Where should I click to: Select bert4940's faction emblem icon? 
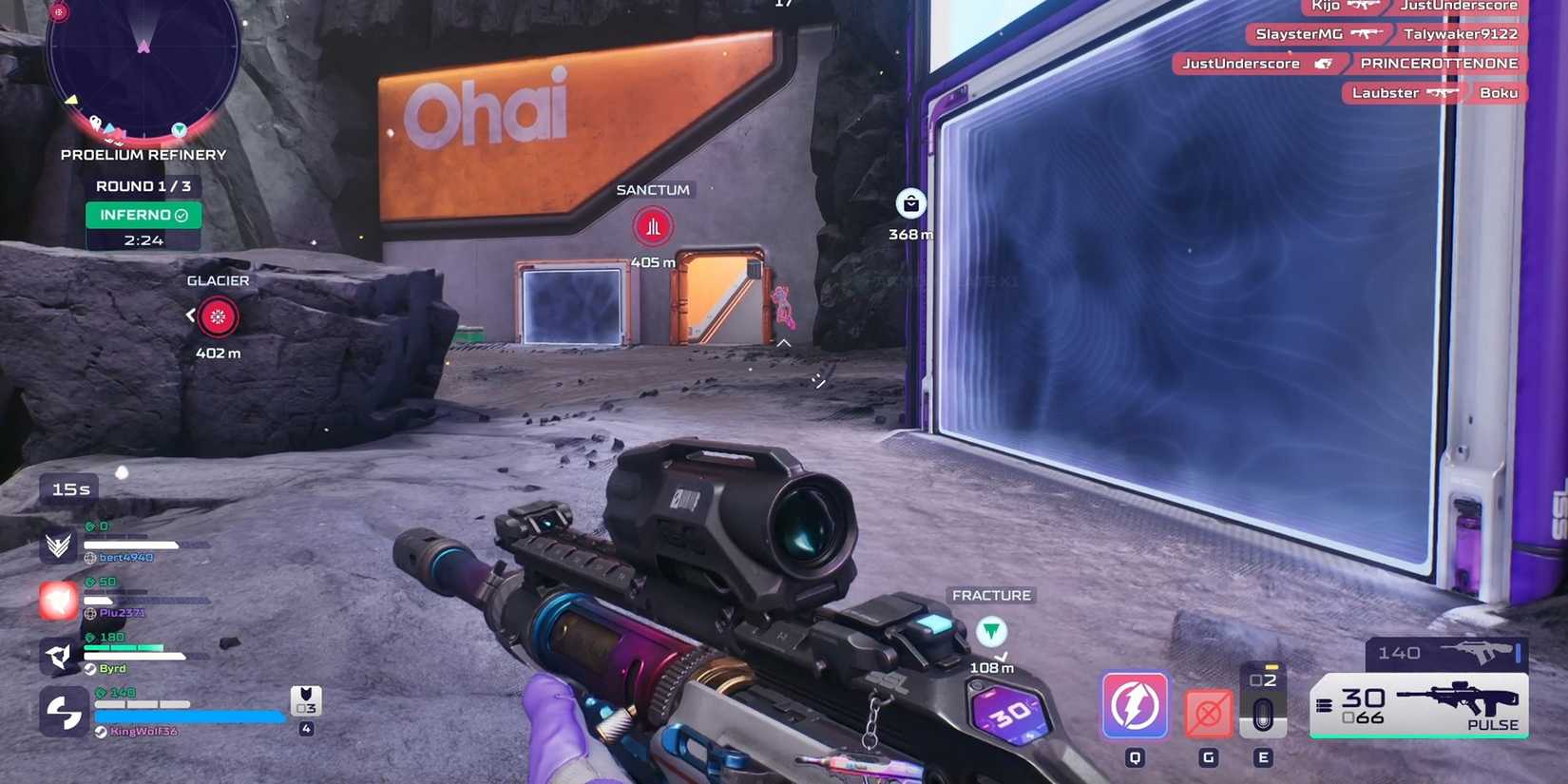(59, 545)
